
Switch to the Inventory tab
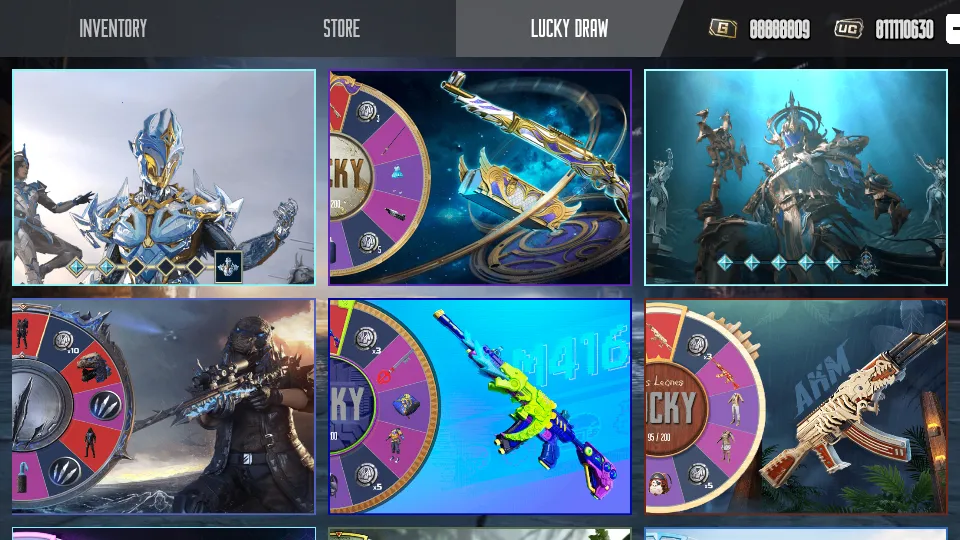click(113, 29)
